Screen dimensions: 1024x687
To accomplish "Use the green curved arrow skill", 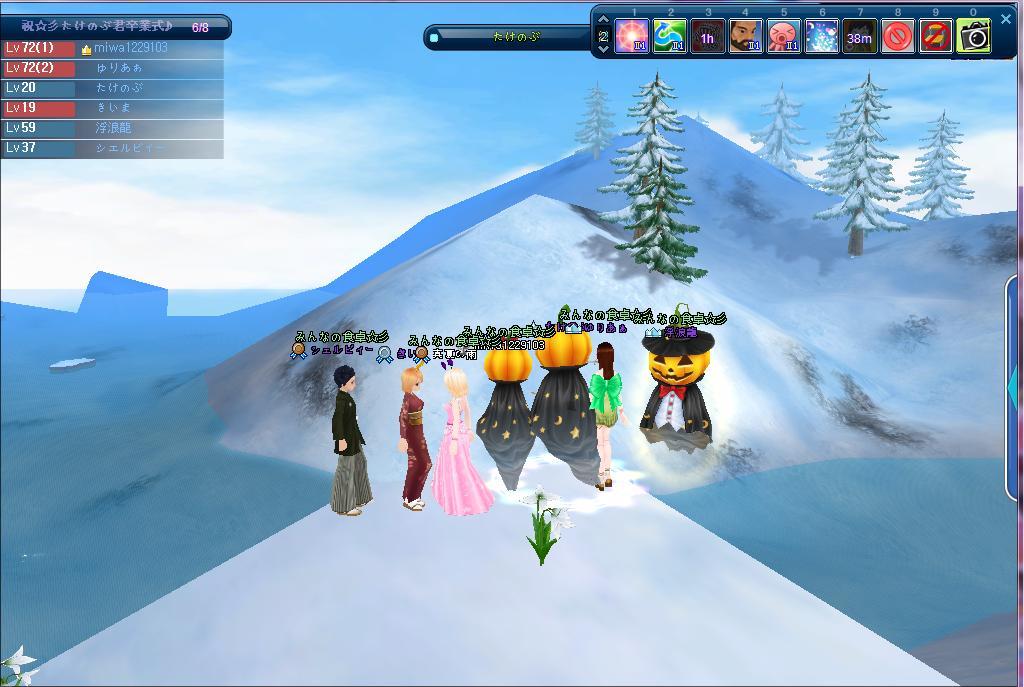I will point(670,38).
